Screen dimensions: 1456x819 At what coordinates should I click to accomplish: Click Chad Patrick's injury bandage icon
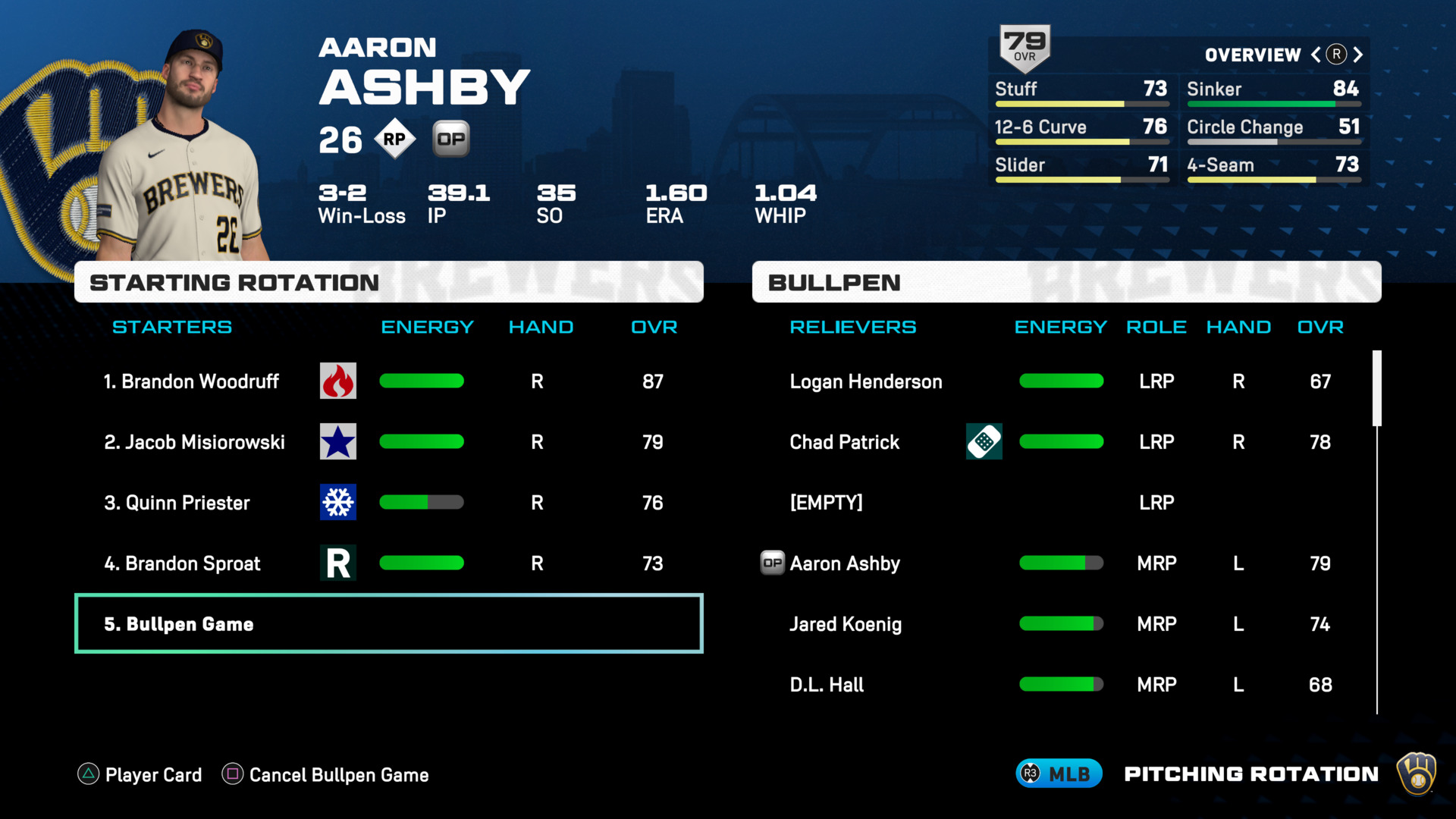click(984, 441)
